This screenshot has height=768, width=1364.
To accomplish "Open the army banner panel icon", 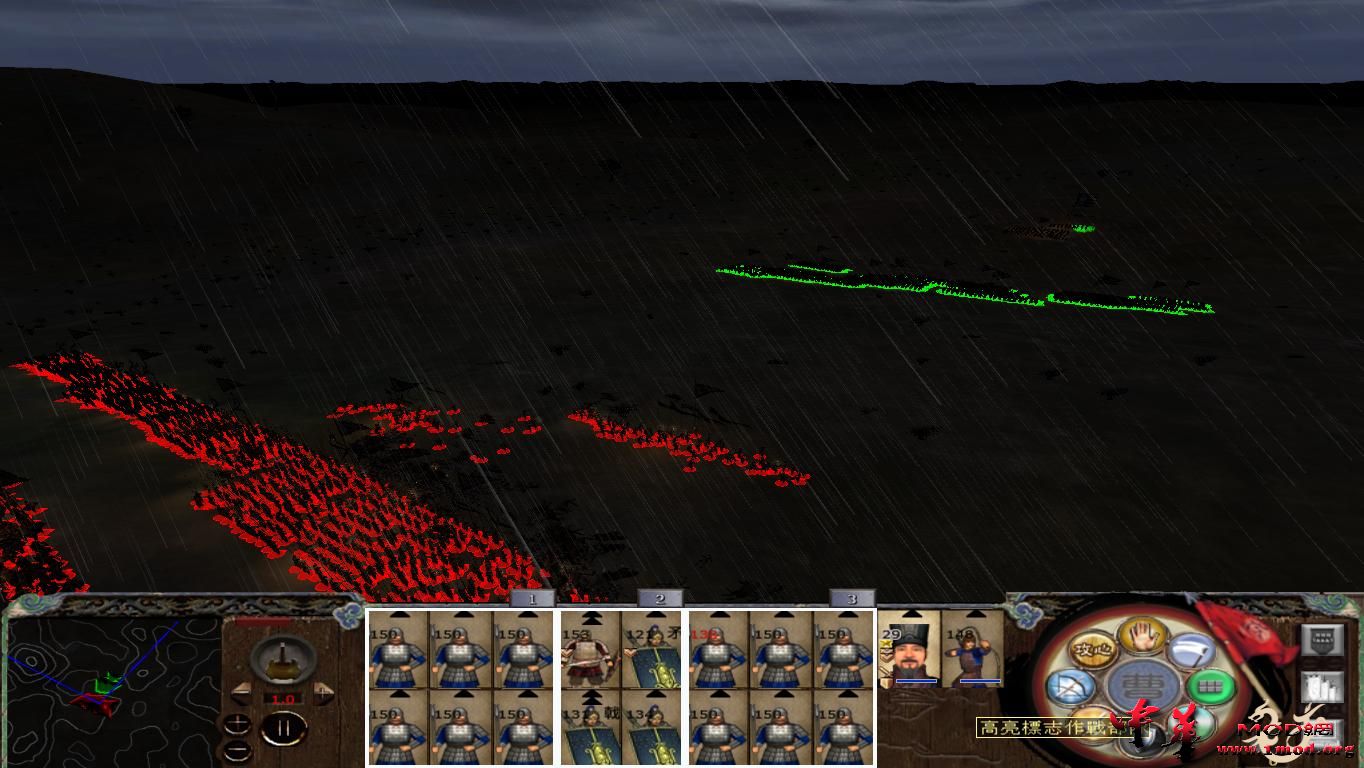I will (1322, 639).
